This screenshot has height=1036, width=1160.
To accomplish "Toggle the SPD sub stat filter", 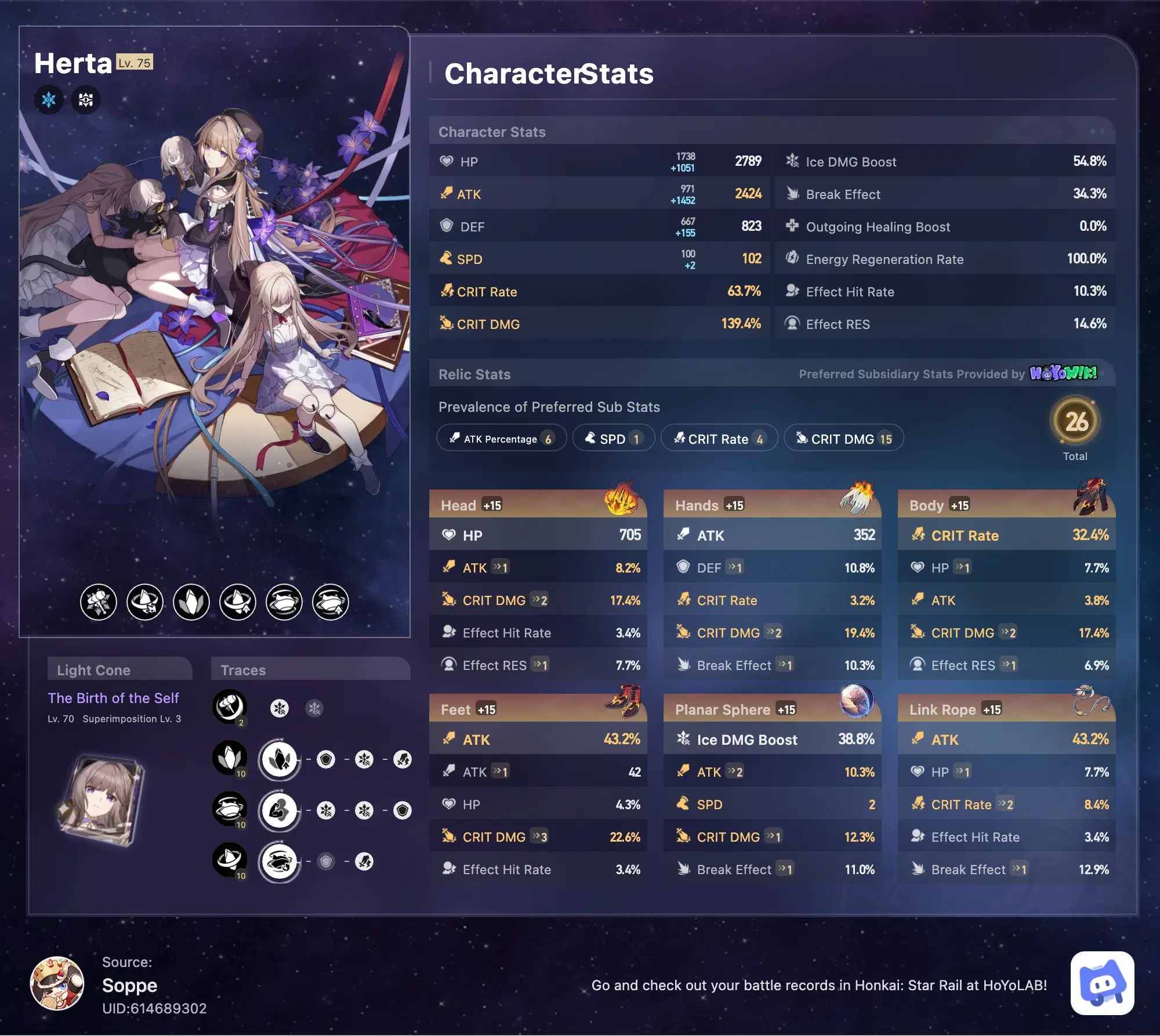I will [x=613, y=438].
